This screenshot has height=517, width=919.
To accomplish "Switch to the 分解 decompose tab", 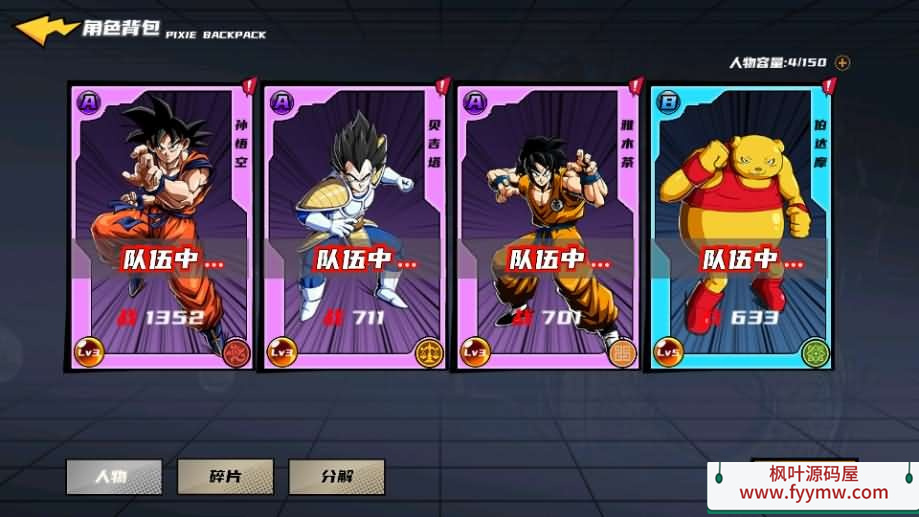I will (337, 476).
